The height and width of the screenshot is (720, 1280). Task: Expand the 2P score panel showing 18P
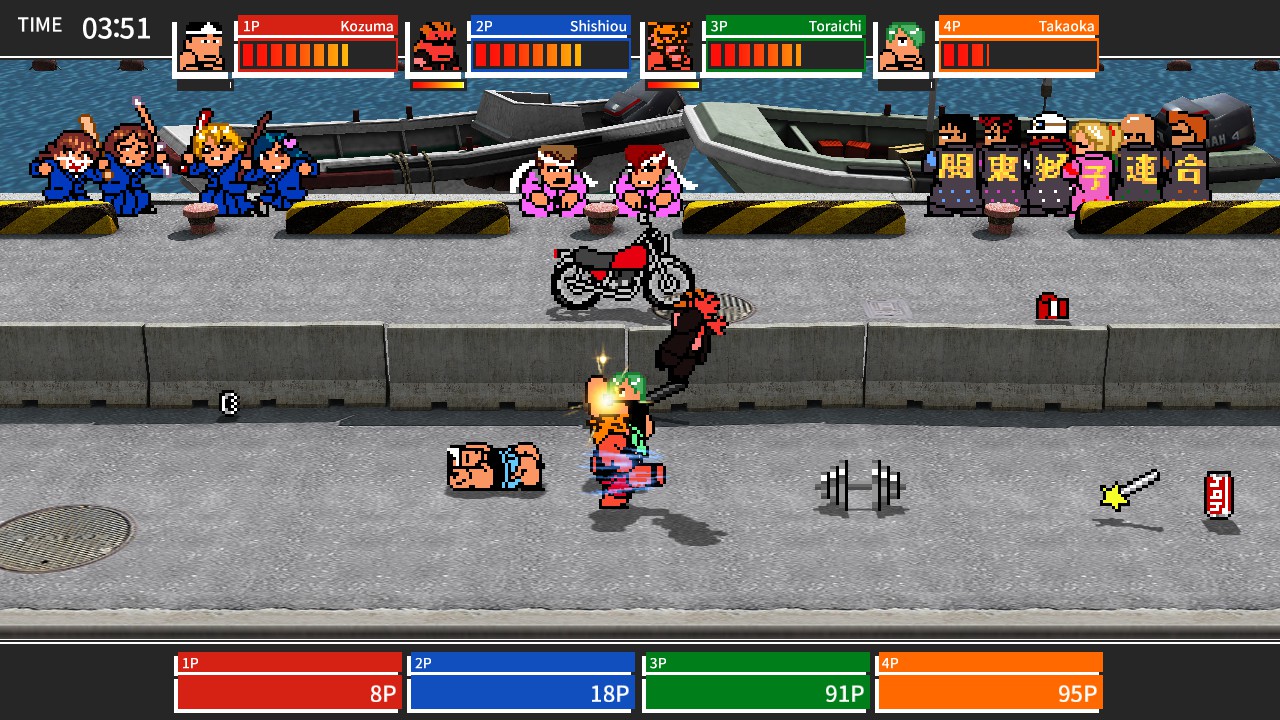[521, 678]
